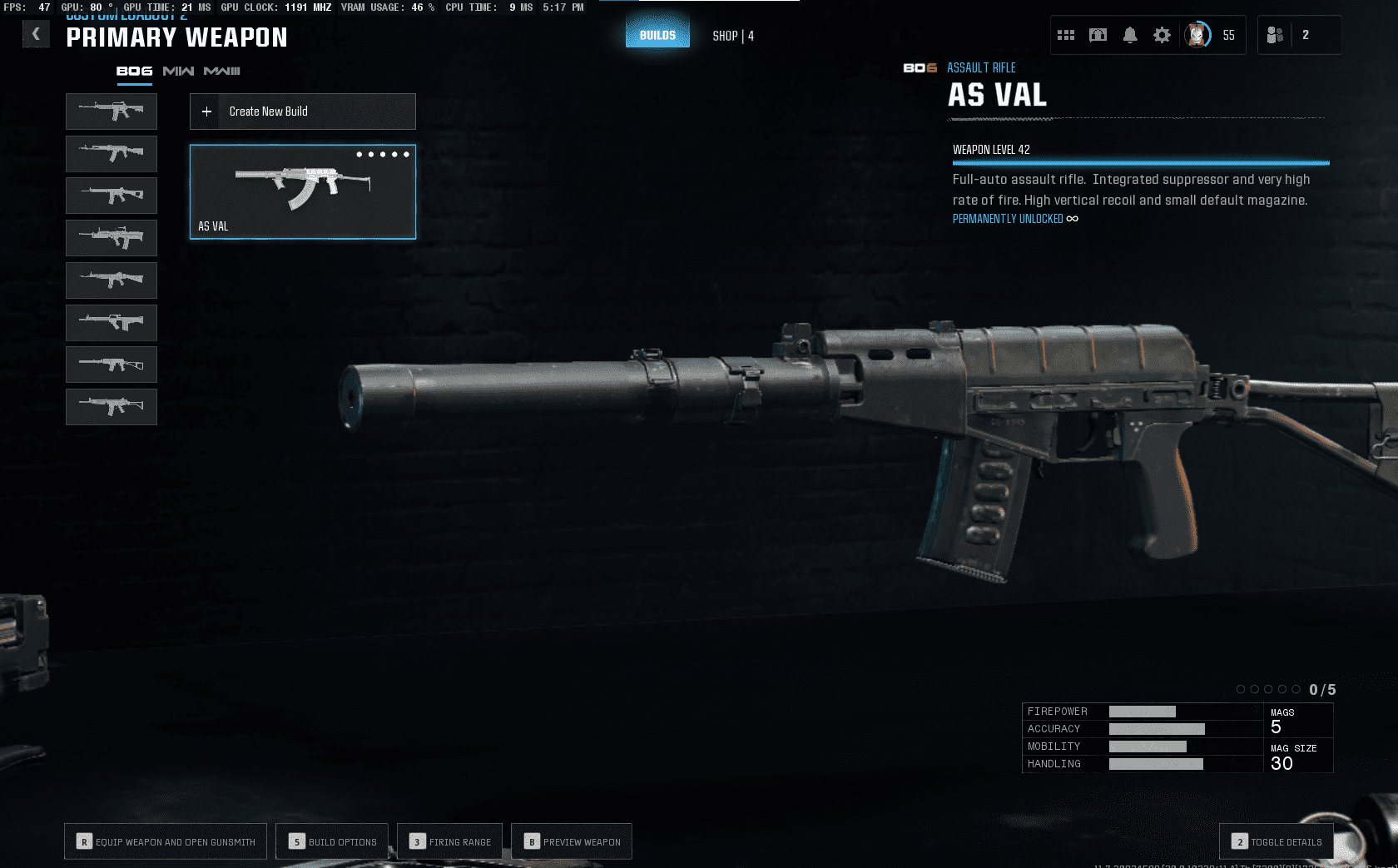Click Preview Weapon

point(572,841)
